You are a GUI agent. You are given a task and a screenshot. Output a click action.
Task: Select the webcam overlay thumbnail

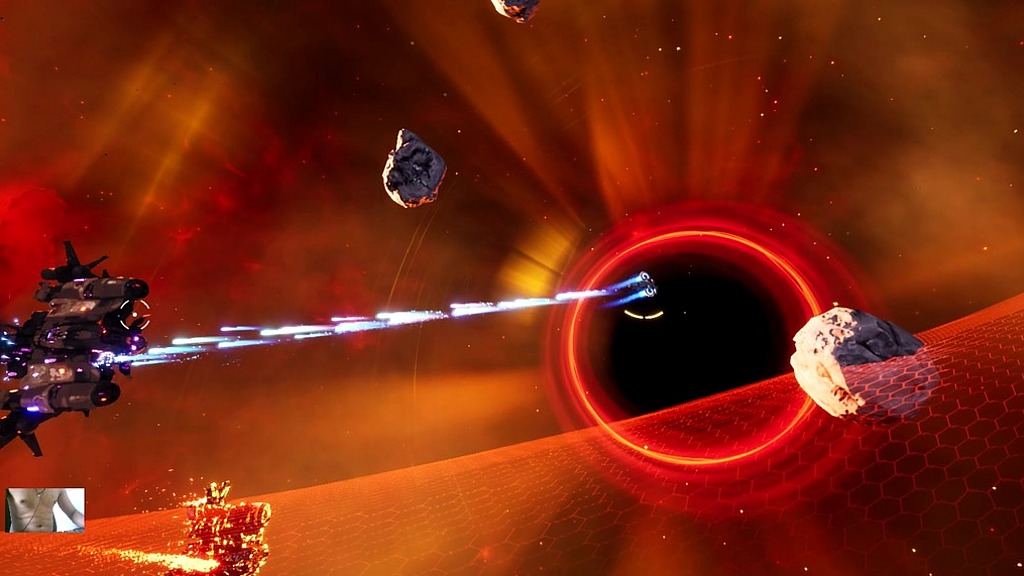45,510
